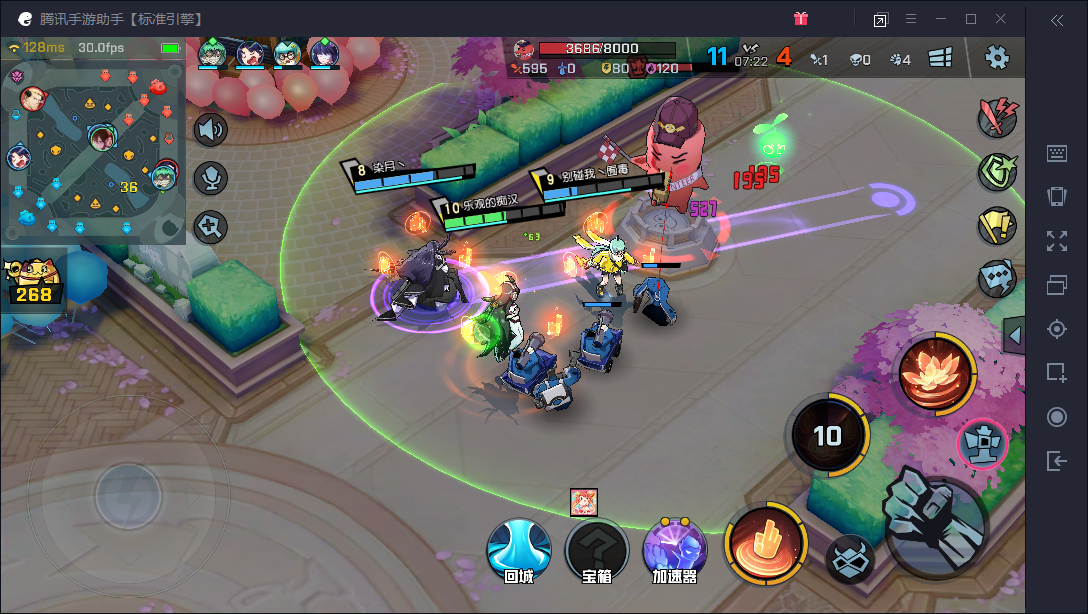Hit the fist basic attack button
1088x614 pixels.
tap(935, 525)
